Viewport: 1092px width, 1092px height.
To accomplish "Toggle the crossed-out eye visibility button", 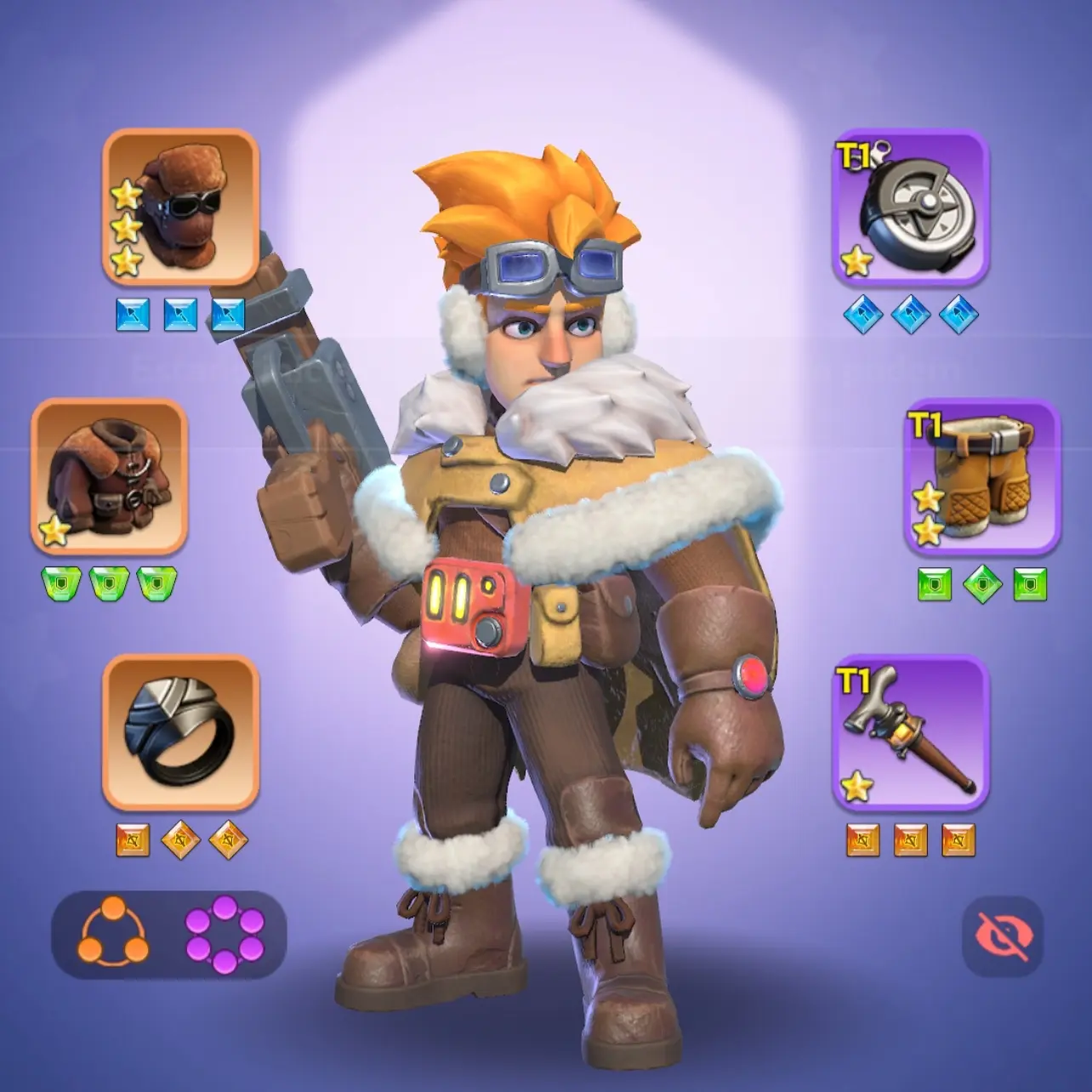I will click(x=1004, y=936).
